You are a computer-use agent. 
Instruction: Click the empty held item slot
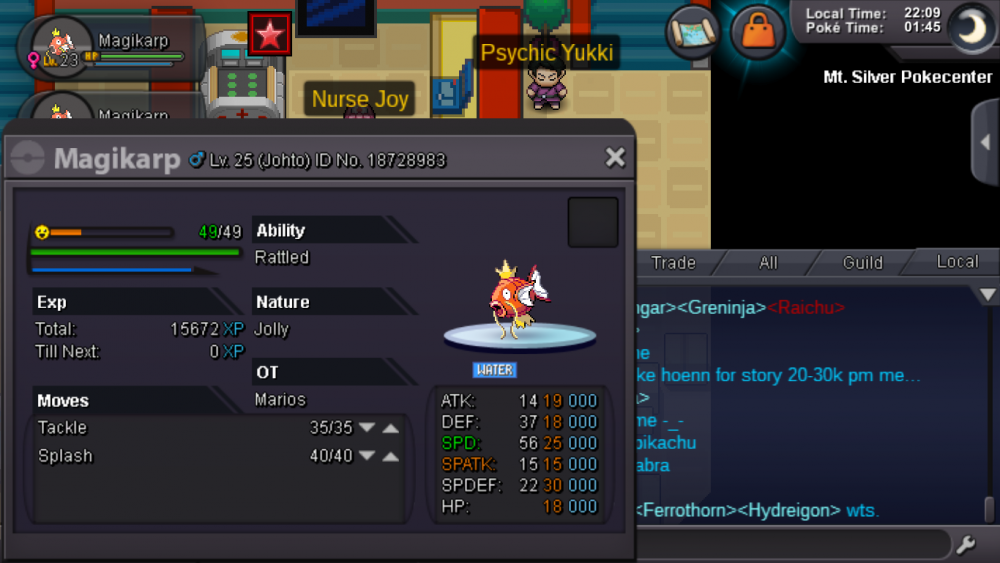pyautogui.click(x=593, y=222)
